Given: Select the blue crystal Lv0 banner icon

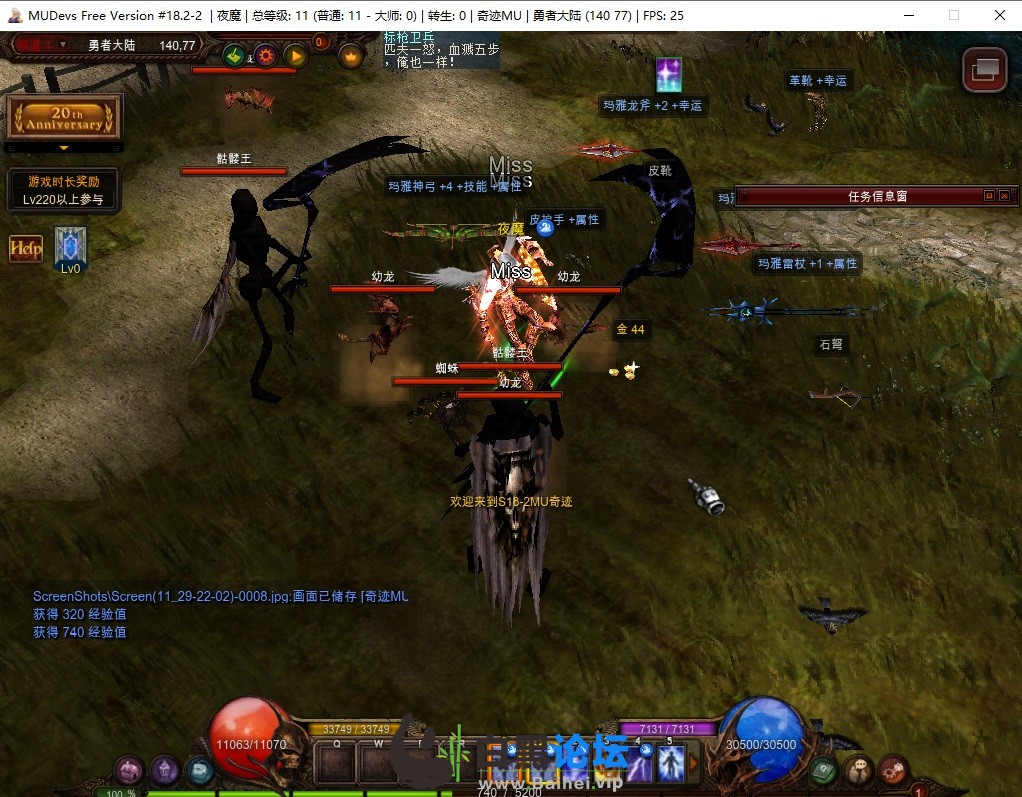Looking at the screenshot, I should [70, 246].
